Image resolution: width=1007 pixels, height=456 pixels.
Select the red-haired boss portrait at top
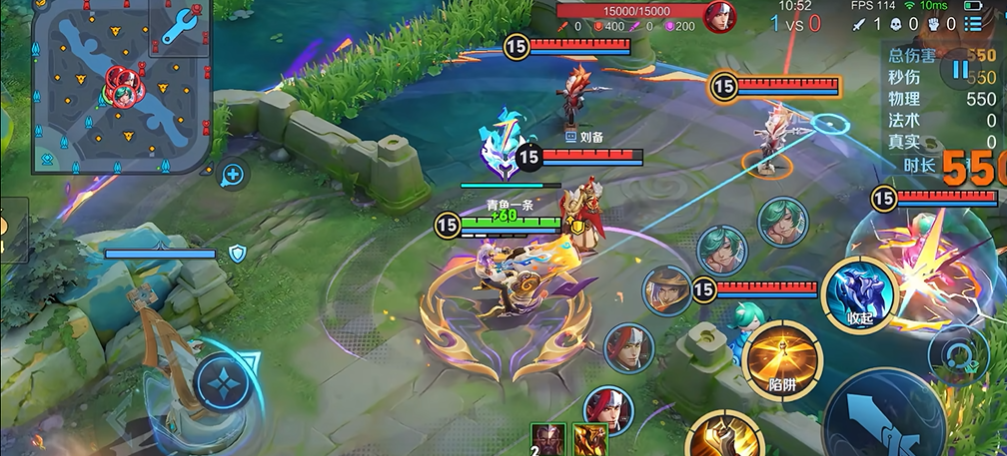point(718,17)
